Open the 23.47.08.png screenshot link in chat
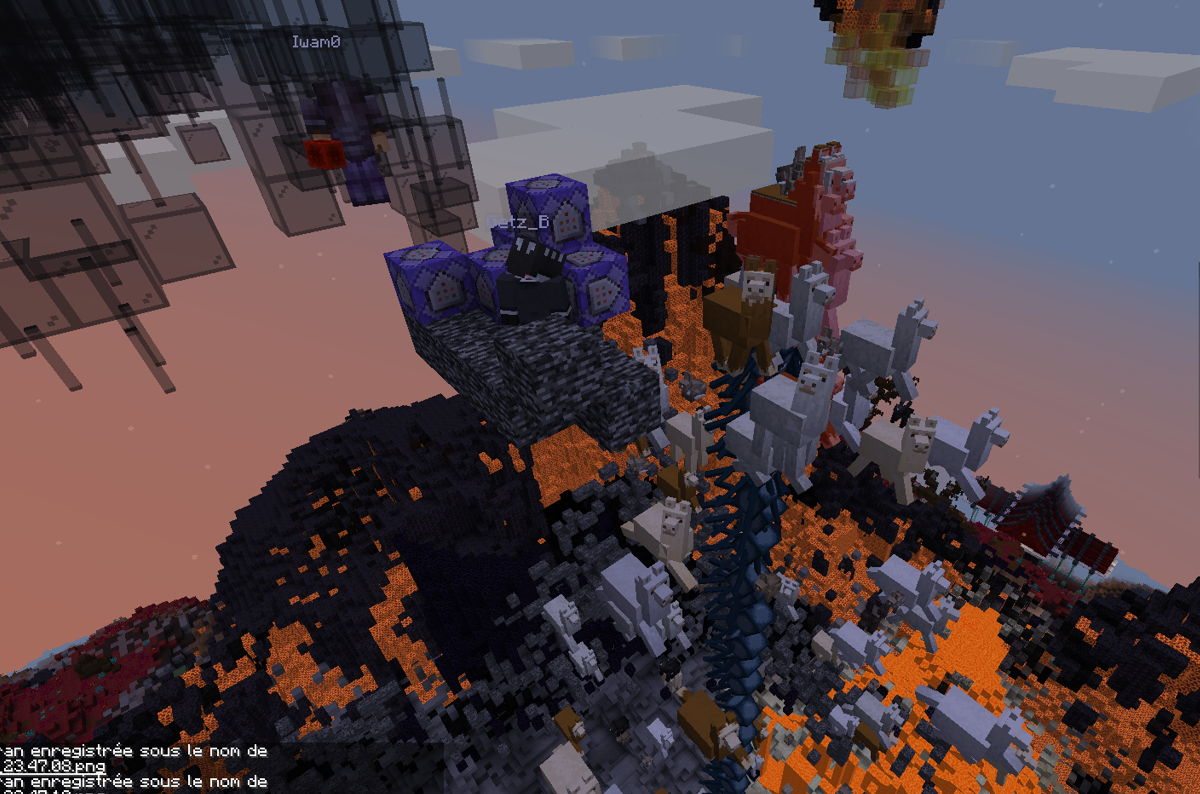1200x794 pixels. coord(50,766)
